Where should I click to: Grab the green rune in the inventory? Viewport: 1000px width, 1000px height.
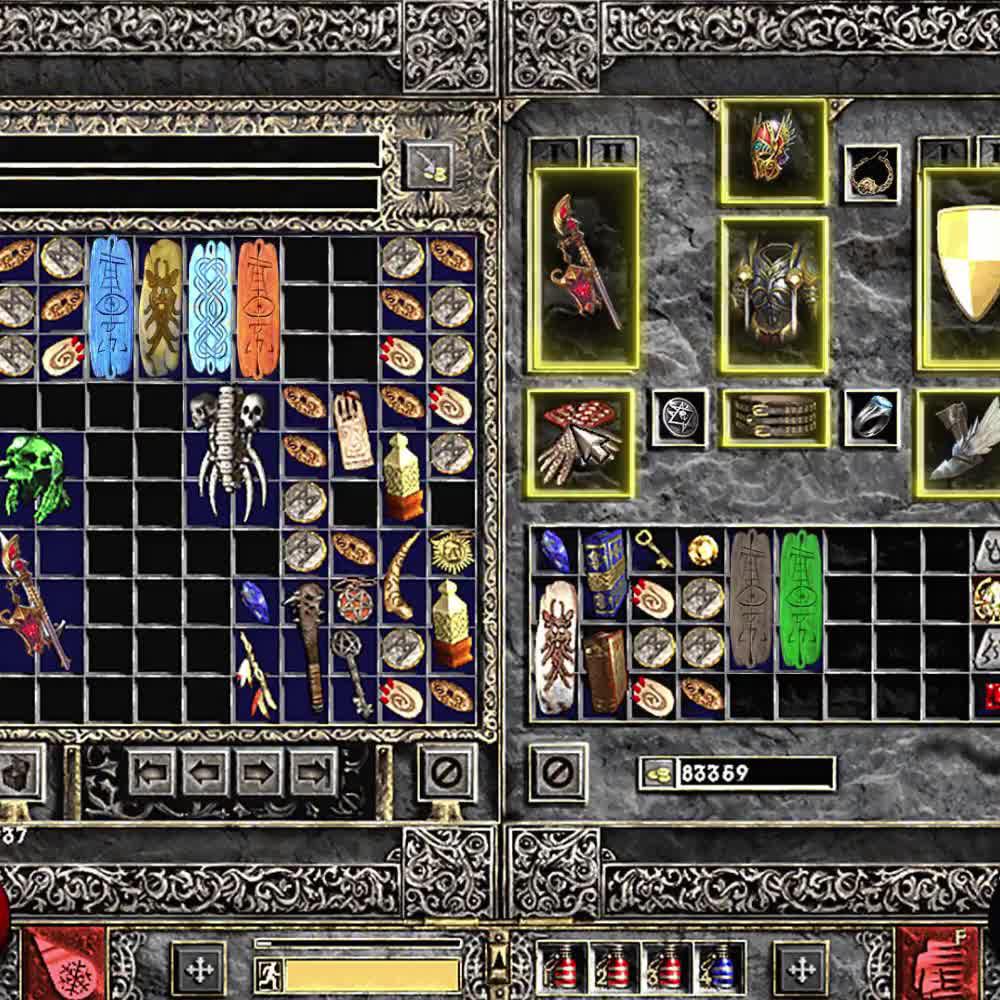(800, 598)
